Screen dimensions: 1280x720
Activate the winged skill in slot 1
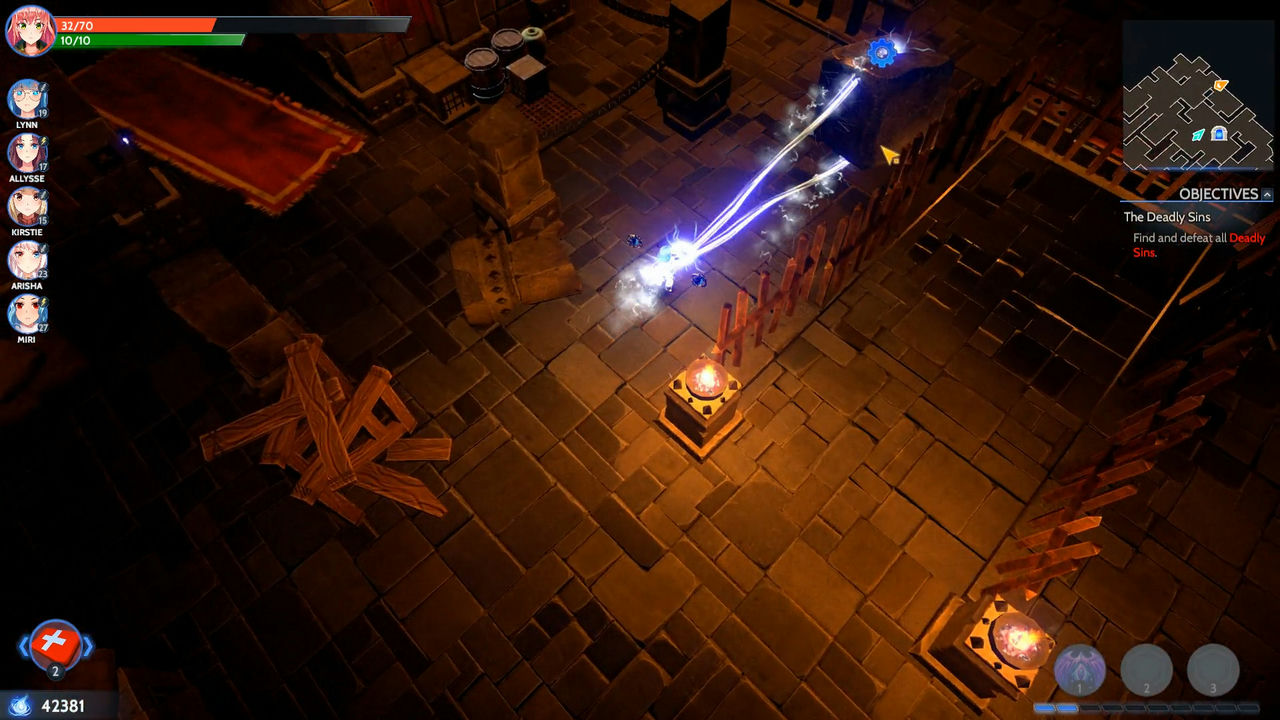pyautogui.click(x=1080, y=668)
